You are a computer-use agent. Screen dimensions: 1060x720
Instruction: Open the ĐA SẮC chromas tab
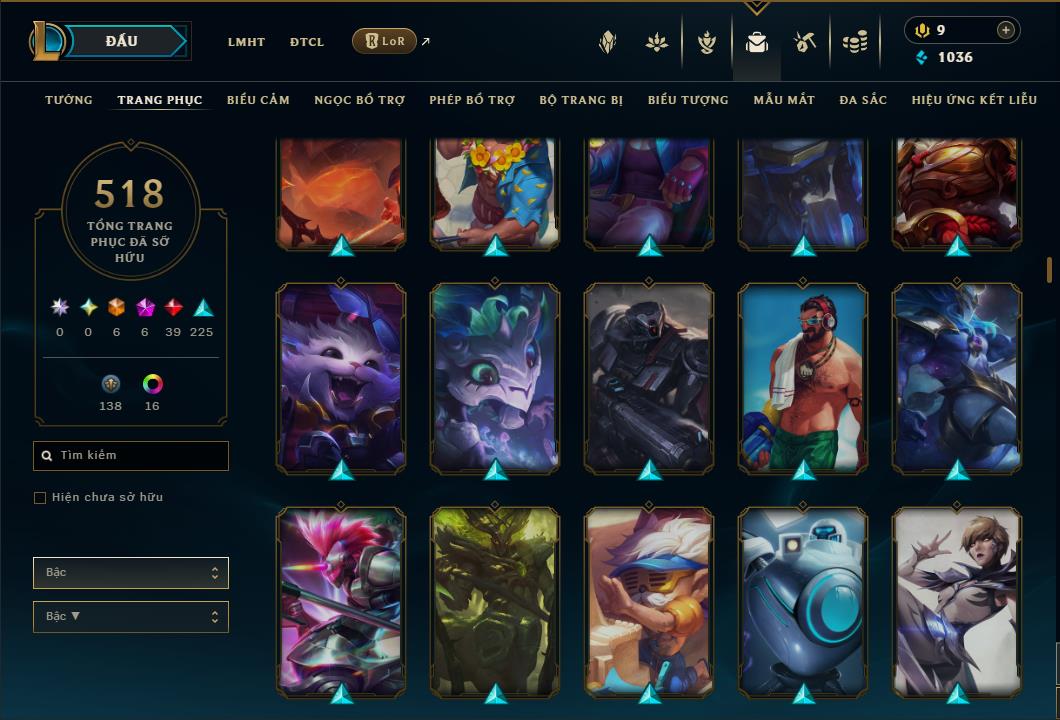863,100
